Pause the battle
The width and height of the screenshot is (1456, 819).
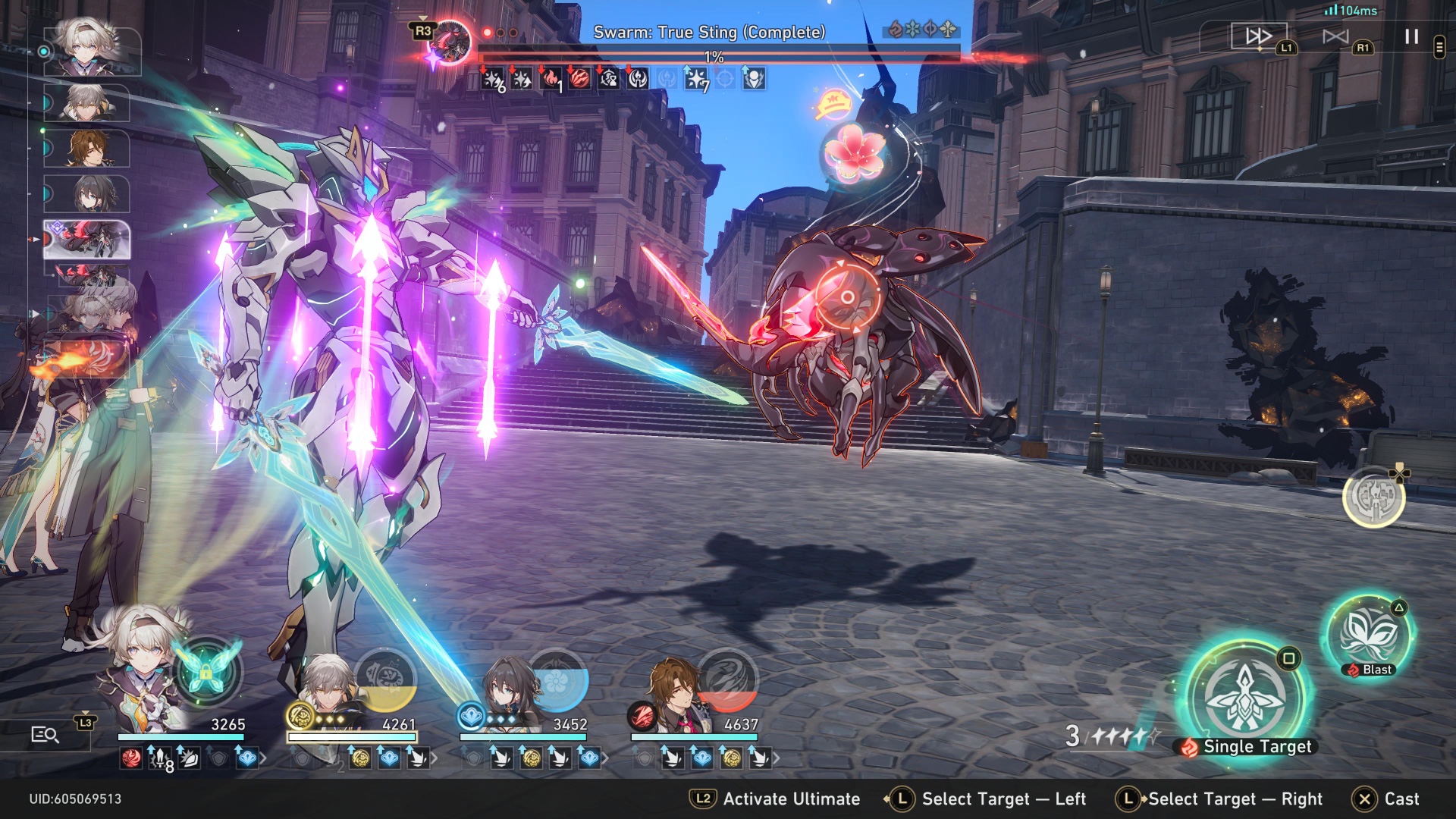pyautogui.click(x=1410, y=38)
